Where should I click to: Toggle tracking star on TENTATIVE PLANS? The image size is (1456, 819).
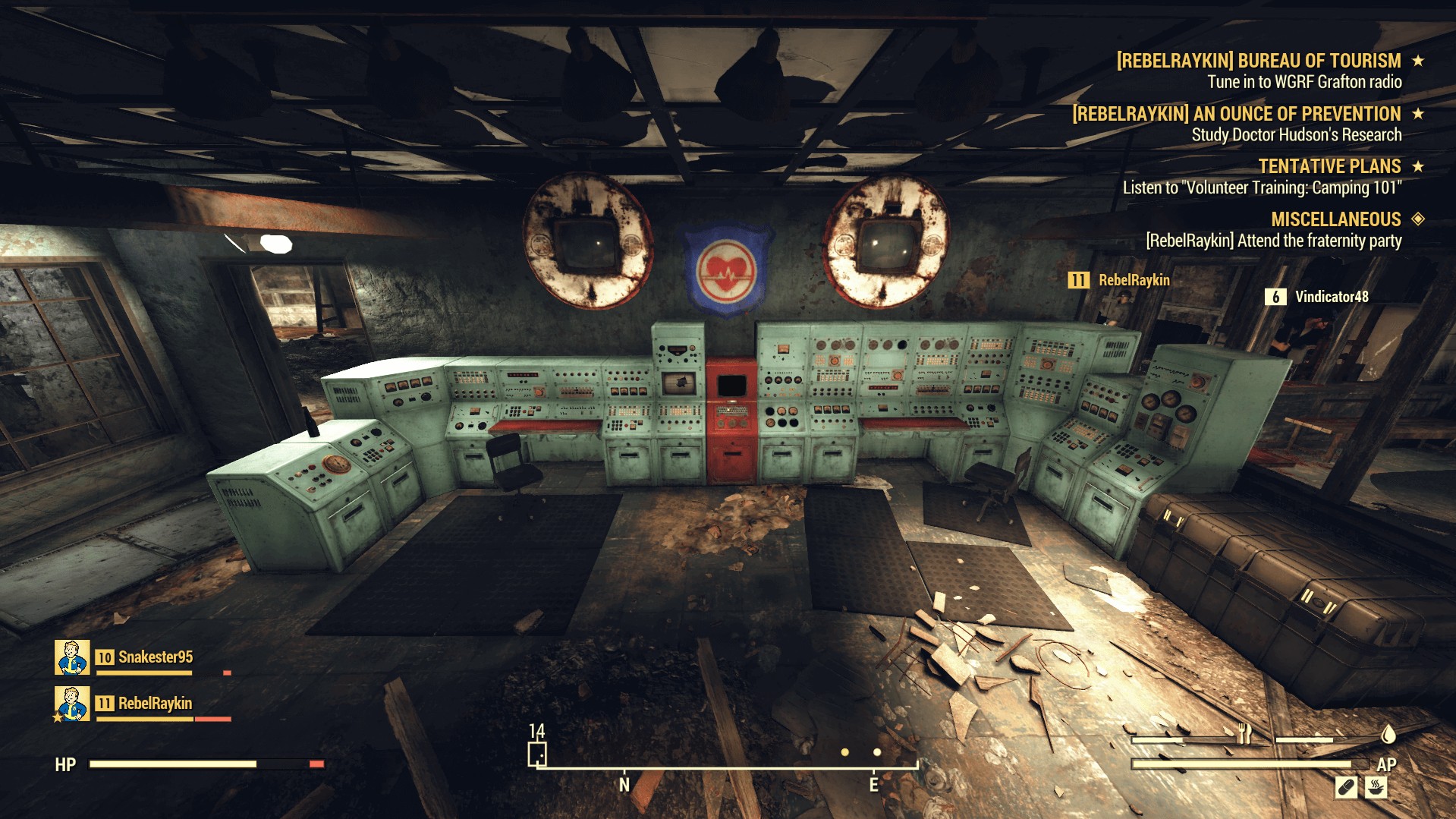coord(1420,166)
